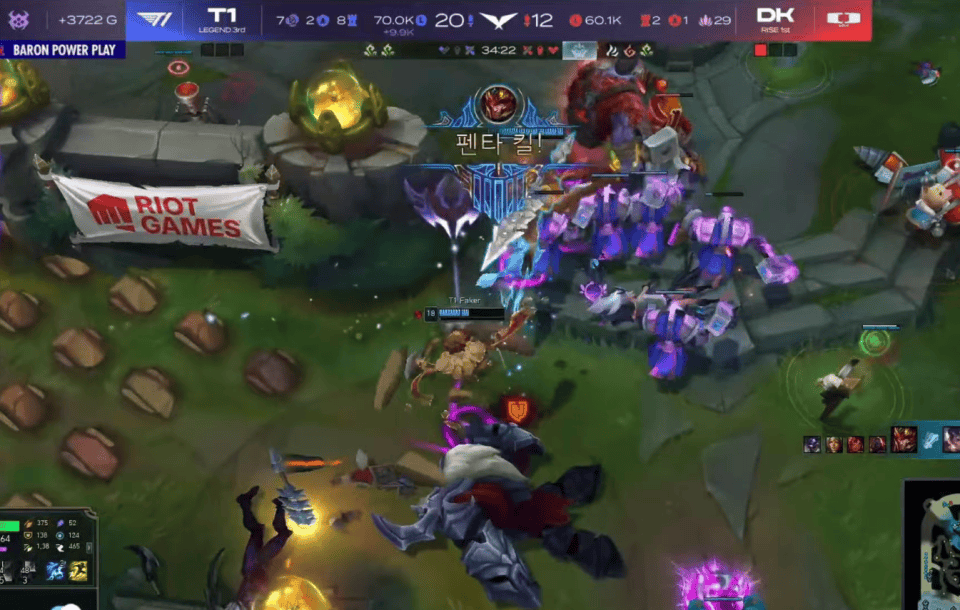960x610 pixels.
Task: Click the Baron Power Play banner
Action: coord(62,50)
